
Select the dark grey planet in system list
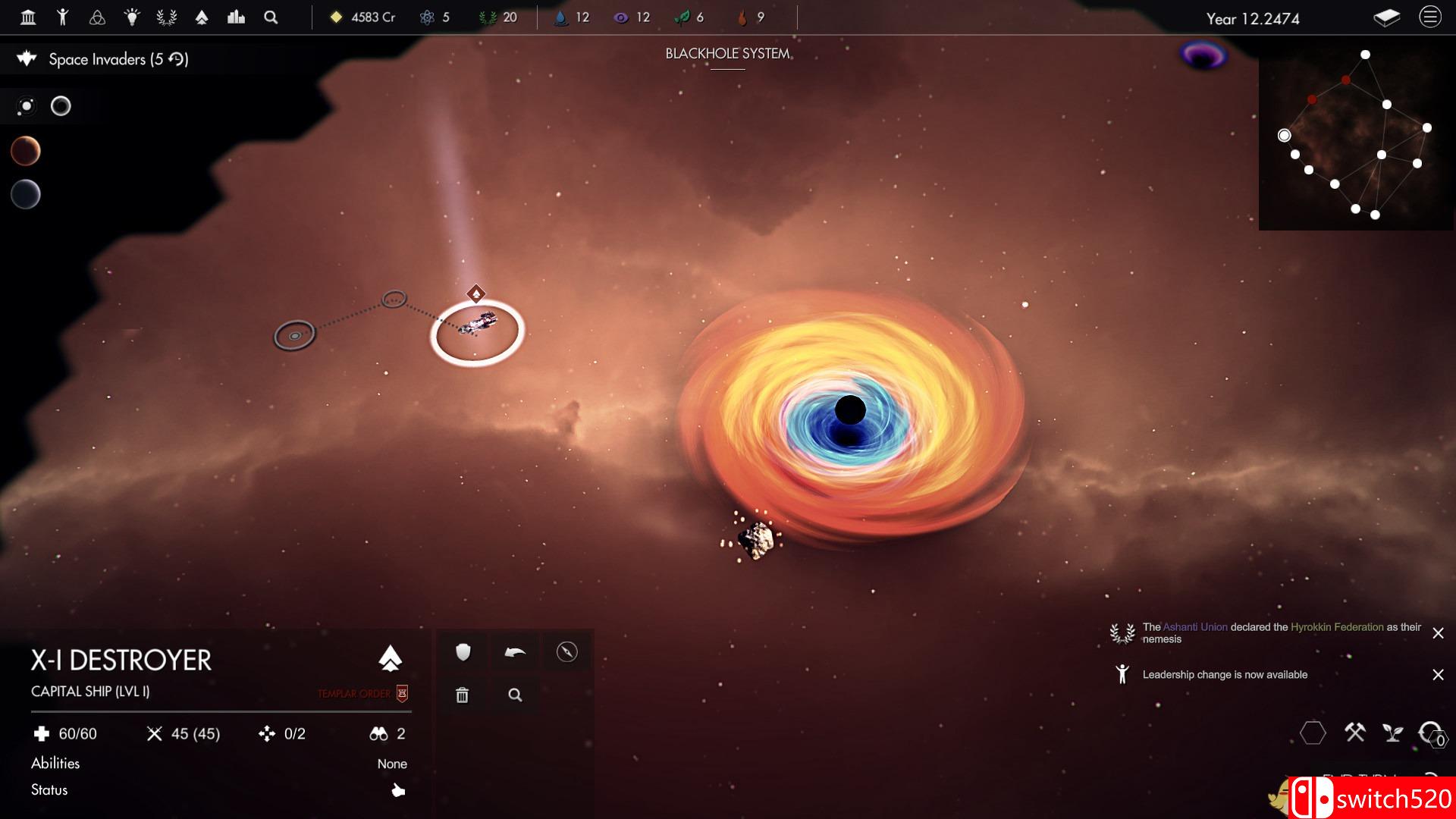point(25,195)
